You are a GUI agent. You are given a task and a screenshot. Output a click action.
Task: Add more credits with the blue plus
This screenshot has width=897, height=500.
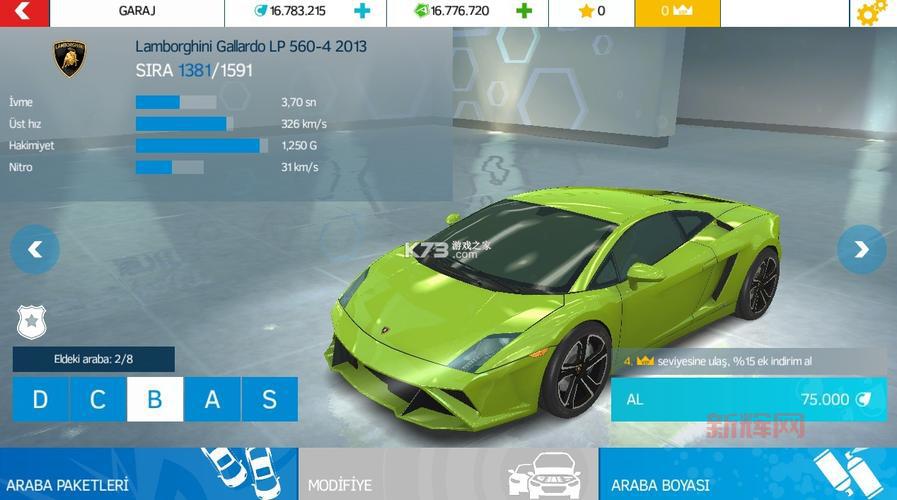point(362,12)
